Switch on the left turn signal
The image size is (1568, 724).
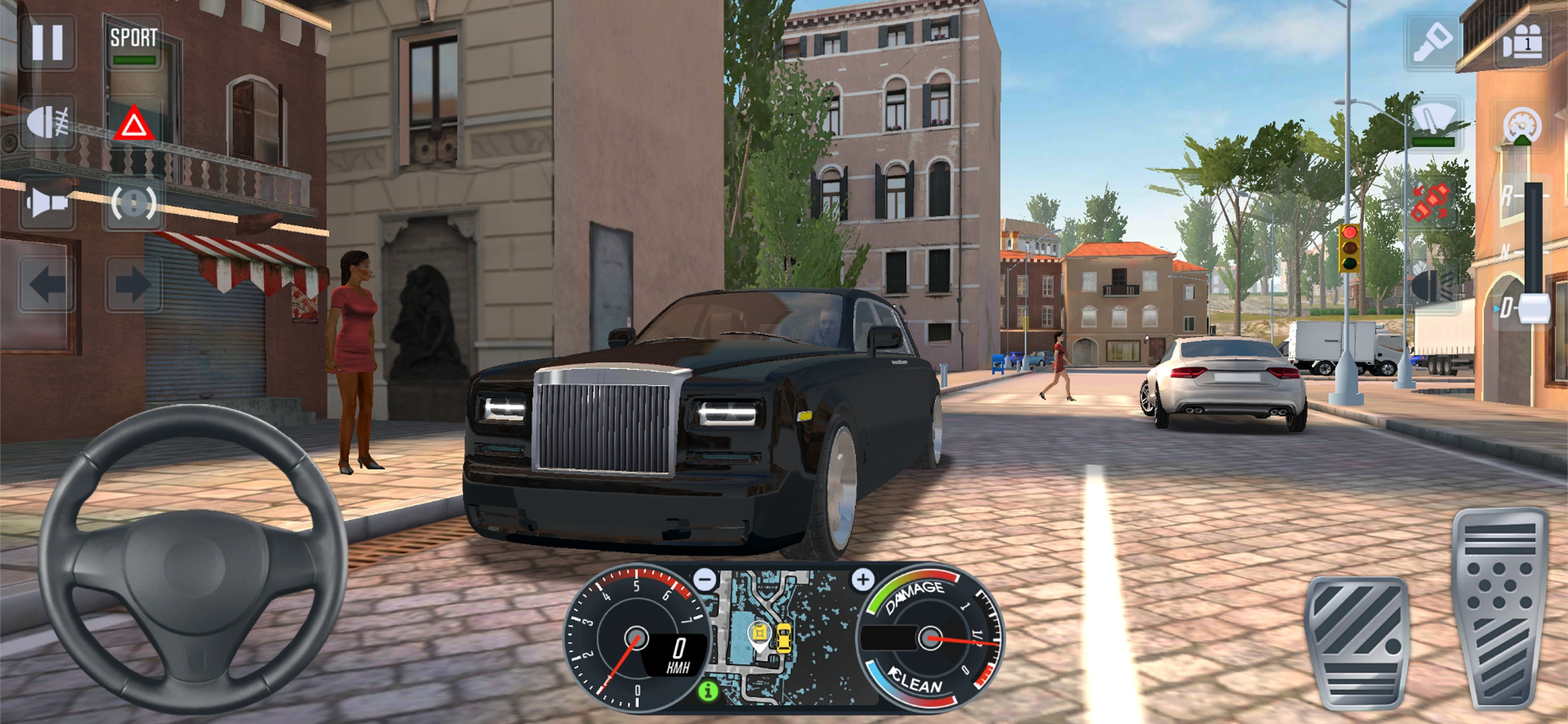(47, 283)
